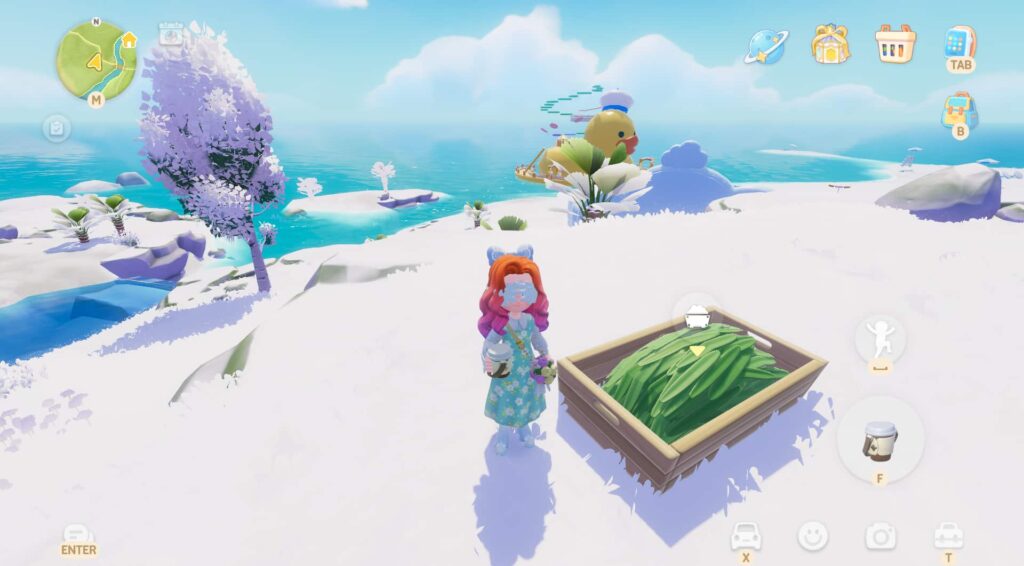Open the blue ringed planet icon

(767, 45)
